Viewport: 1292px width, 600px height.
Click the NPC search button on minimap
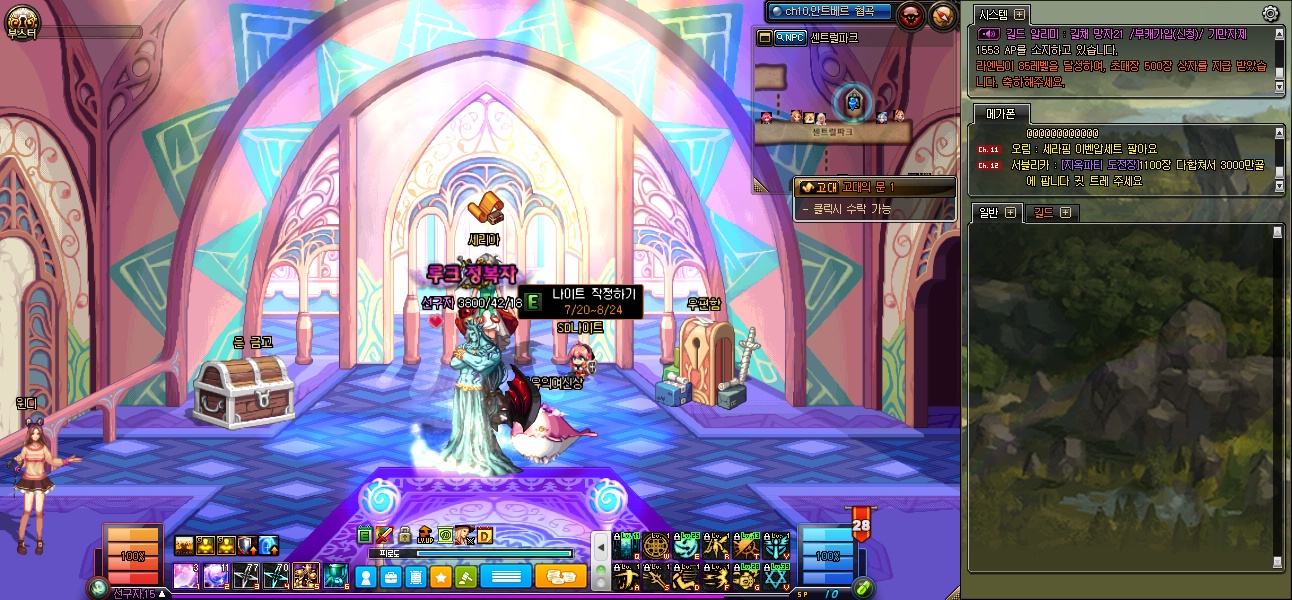[x=789, y=38]
